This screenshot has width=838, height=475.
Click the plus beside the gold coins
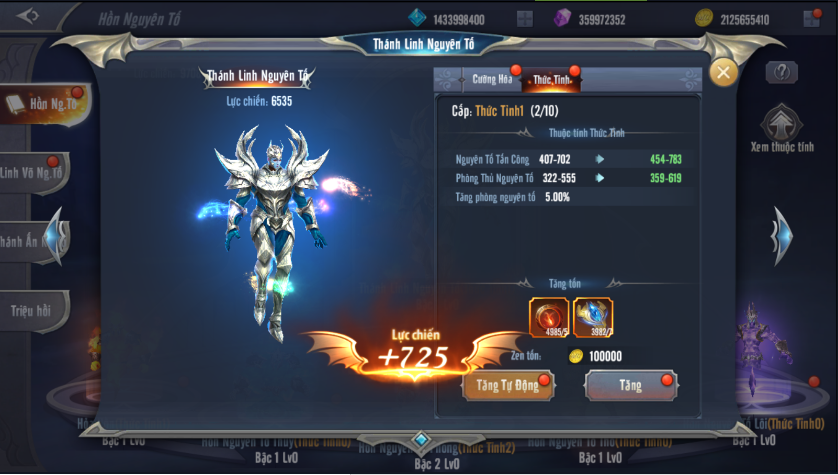(811, 19)
